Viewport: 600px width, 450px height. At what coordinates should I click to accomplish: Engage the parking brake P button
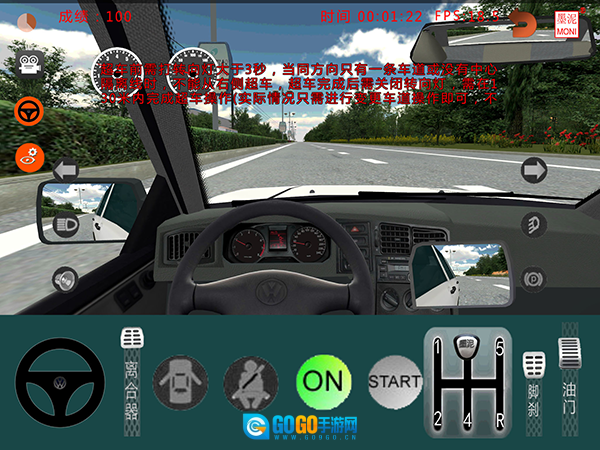534,278
